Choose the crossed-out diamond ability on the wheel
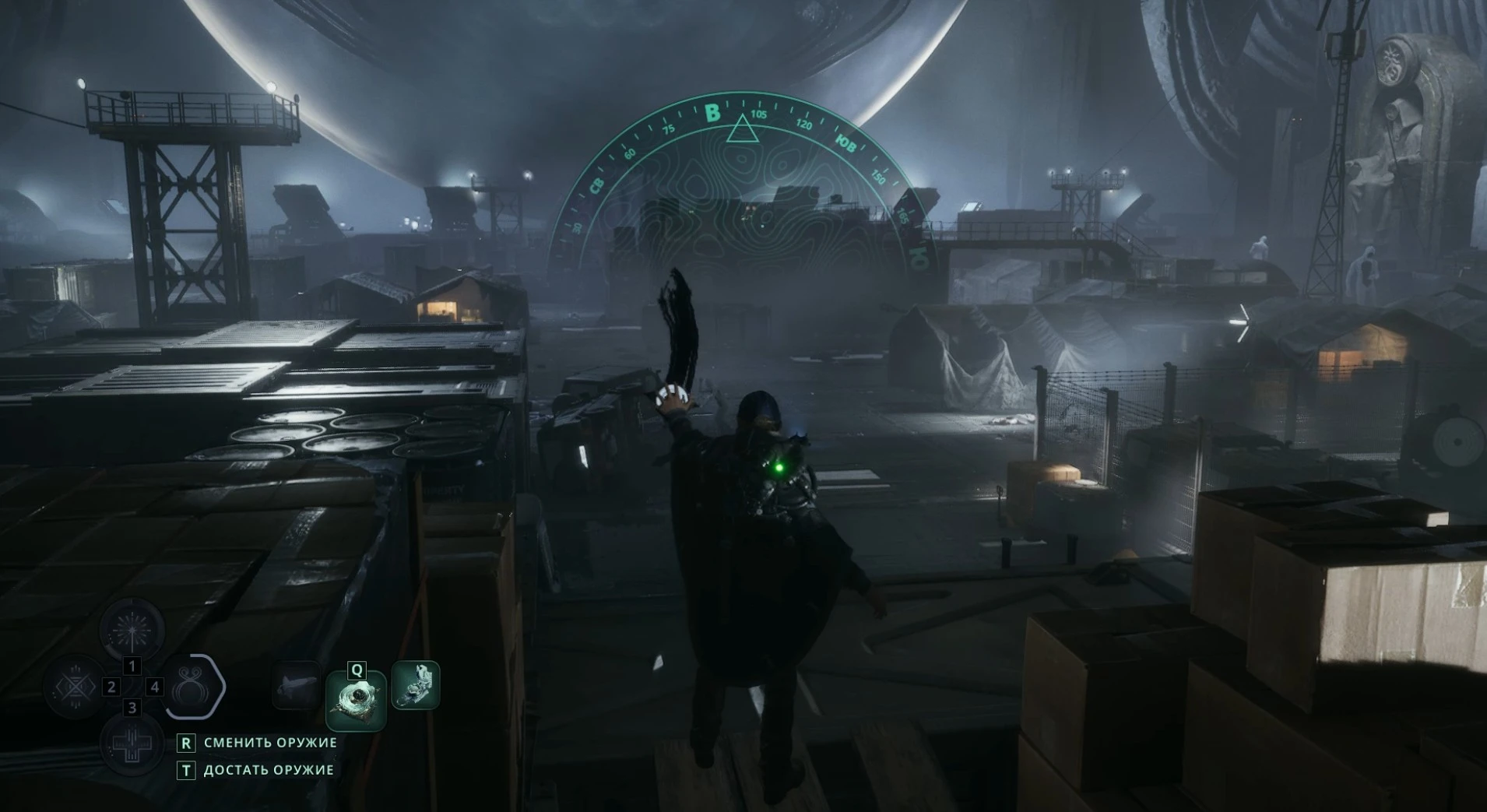Viewport: 1487px width, 812px height. [76, 687]
